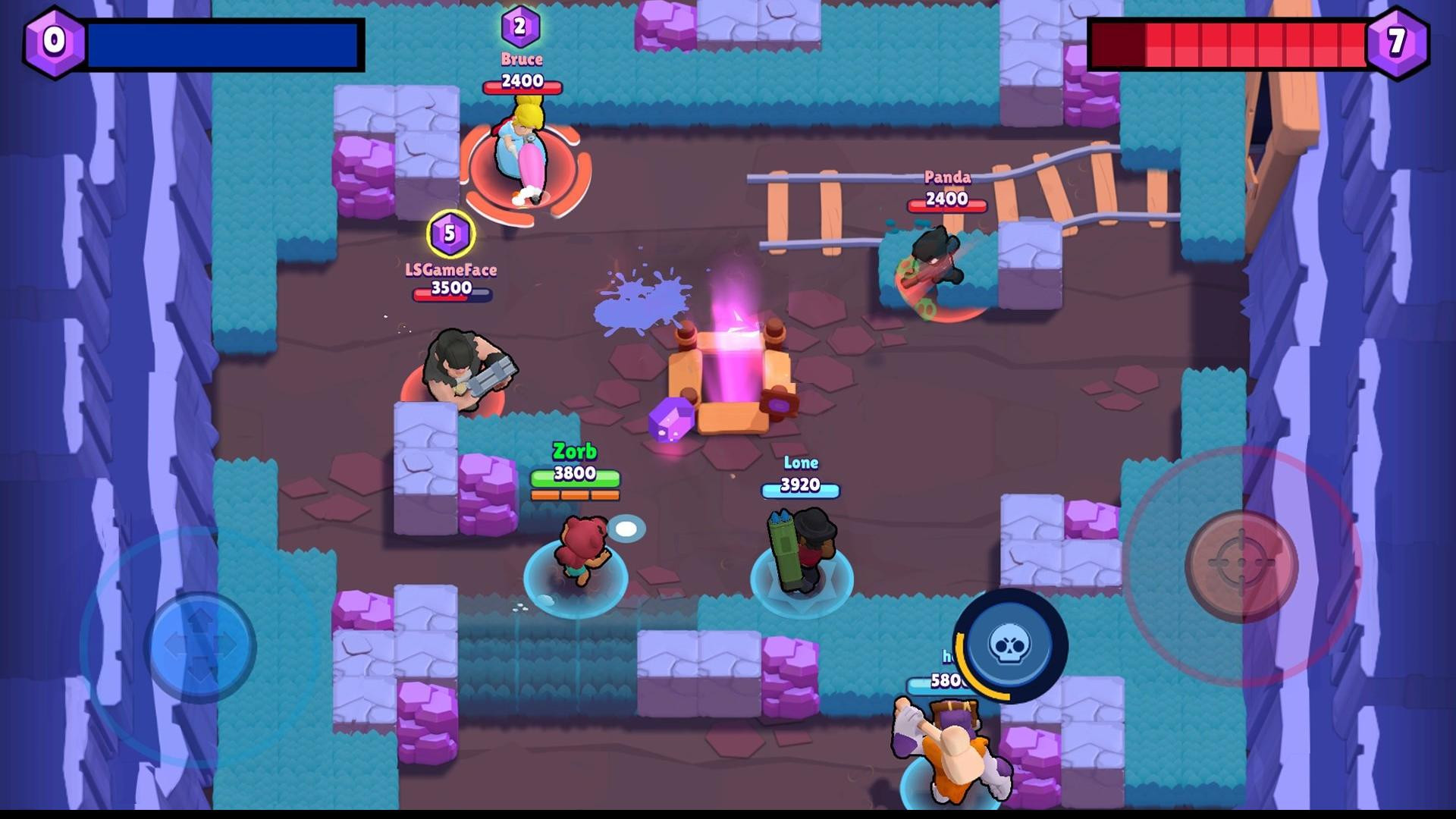The height and width of the screenshot is (819, 1456).
Task: Tap the blue team score bar
Action: pos(224,44)
